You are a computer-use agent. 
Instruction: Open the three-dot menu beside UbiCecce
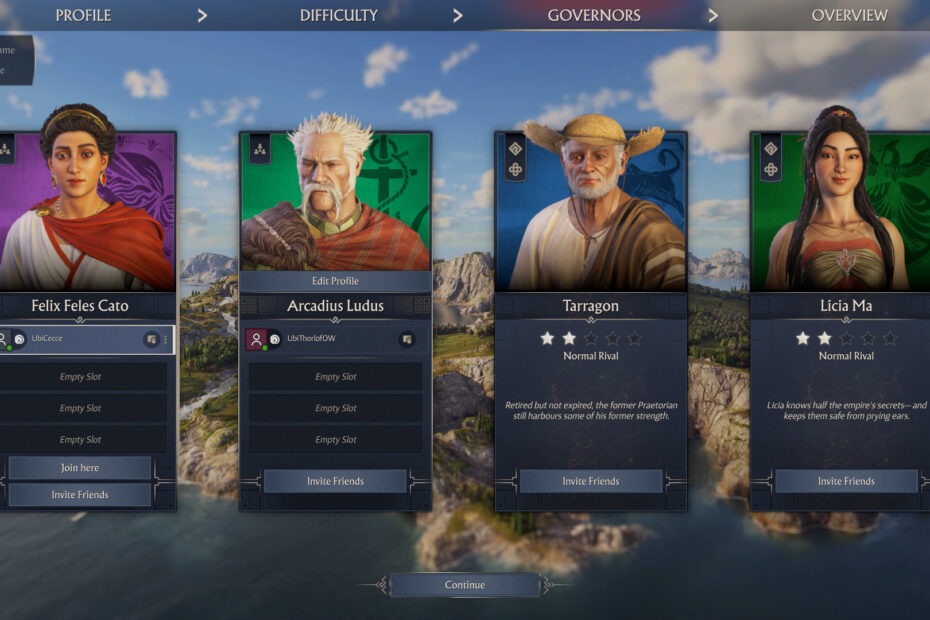pos(165,340)
